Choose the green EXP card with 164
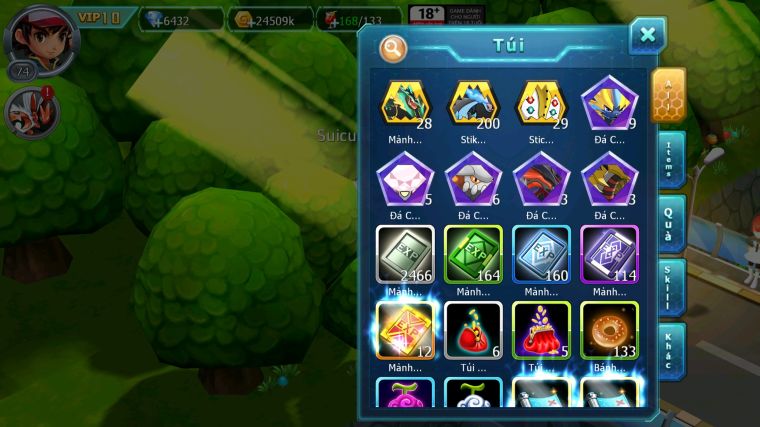760x427 pixels. (x=473, y=254)
